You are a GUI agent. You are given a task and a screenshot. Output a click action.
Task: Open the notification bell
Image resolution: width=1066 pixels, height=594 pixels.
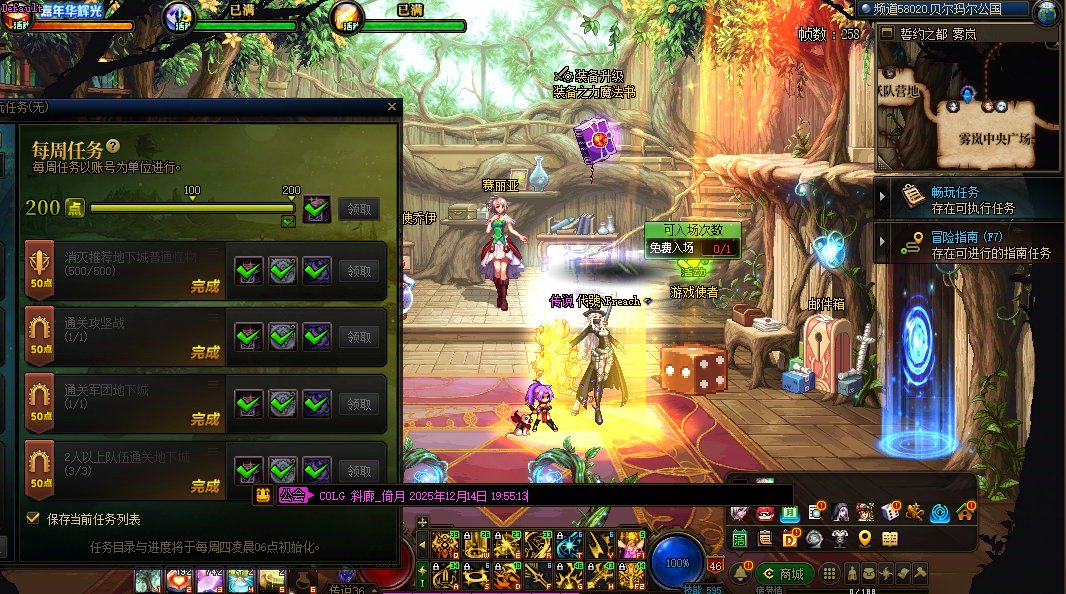[741, 574]
